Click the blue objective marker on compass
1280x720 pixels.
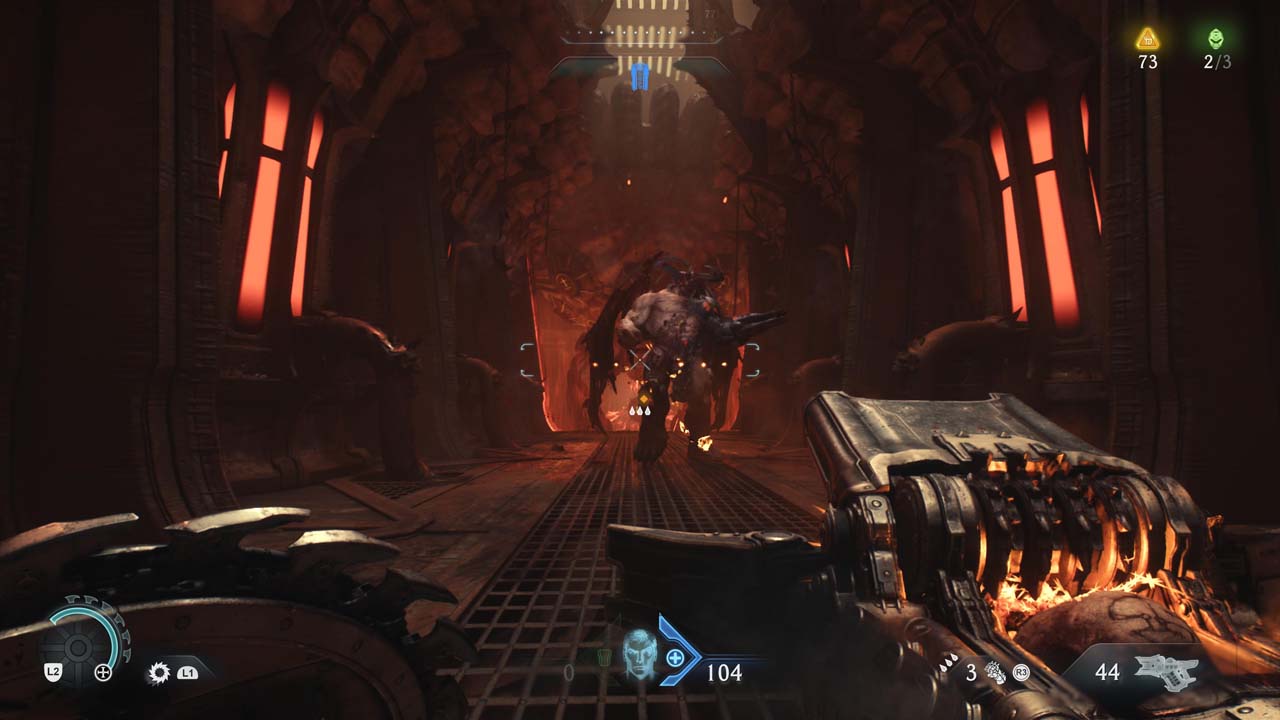pyautogui.click(x=640, y=77)
